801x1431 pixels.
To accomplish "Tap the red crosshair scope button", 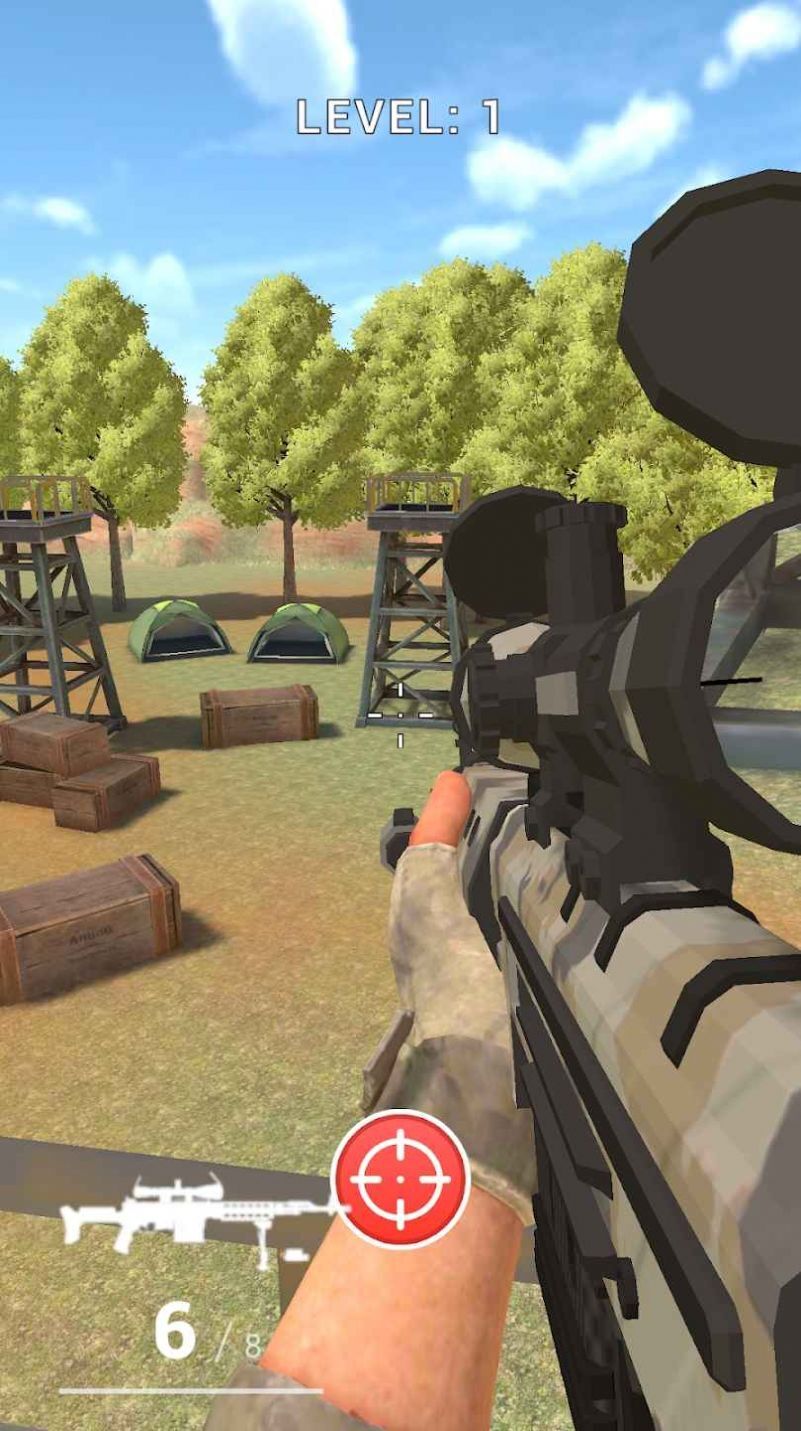I will click(x=400, y=1179).
